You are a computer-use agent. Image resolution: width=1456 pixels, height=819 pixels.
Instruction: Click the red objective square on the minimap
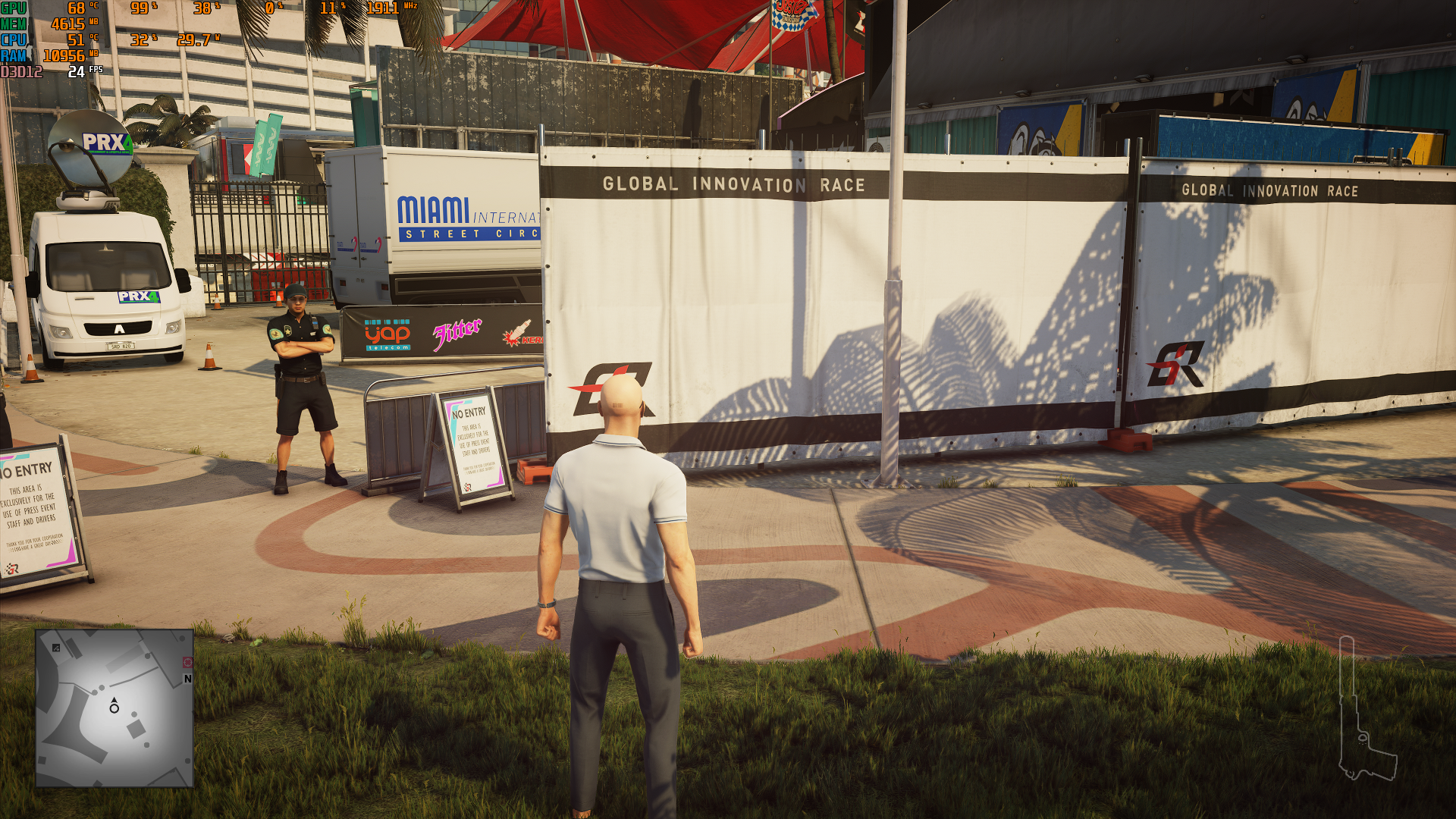(187, 662)
